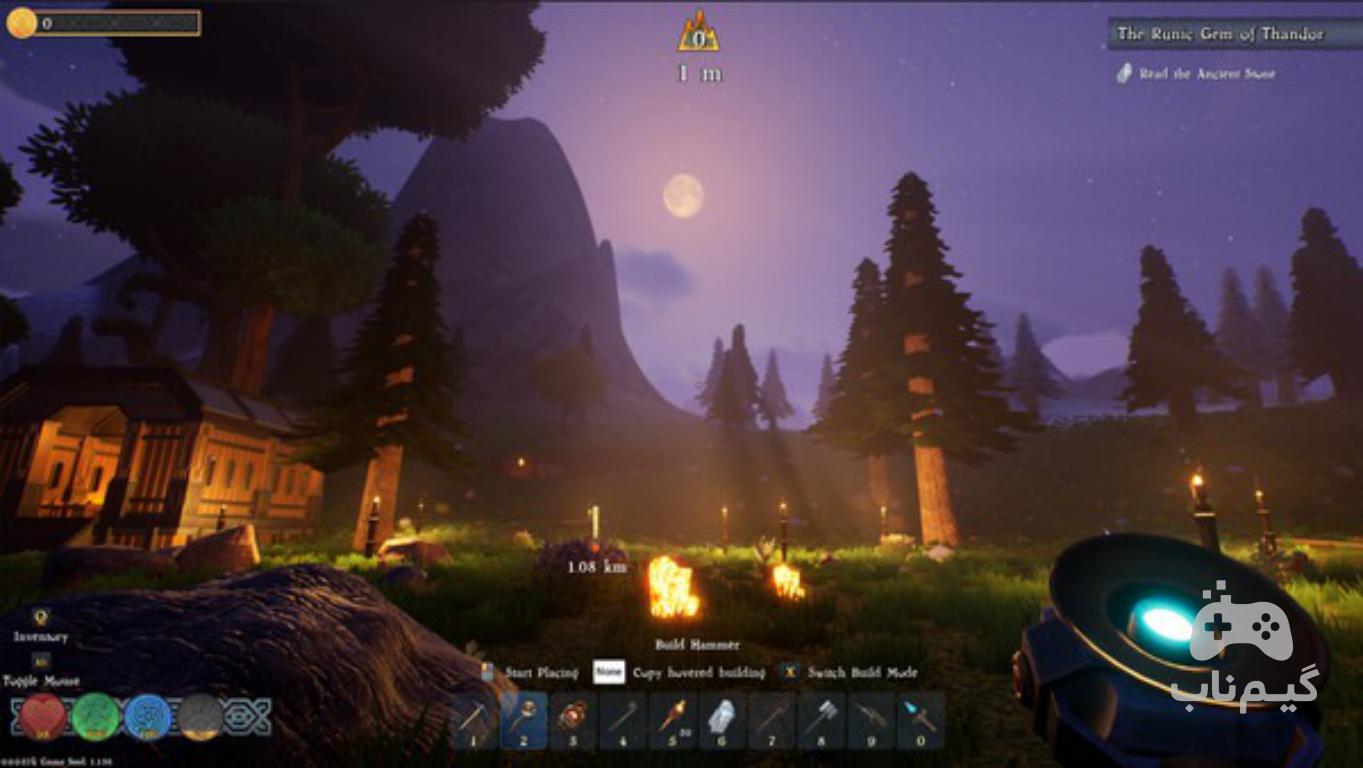
Task: Equip the blue-tipped tool in slot 0
Action: (x=919, y=720)
